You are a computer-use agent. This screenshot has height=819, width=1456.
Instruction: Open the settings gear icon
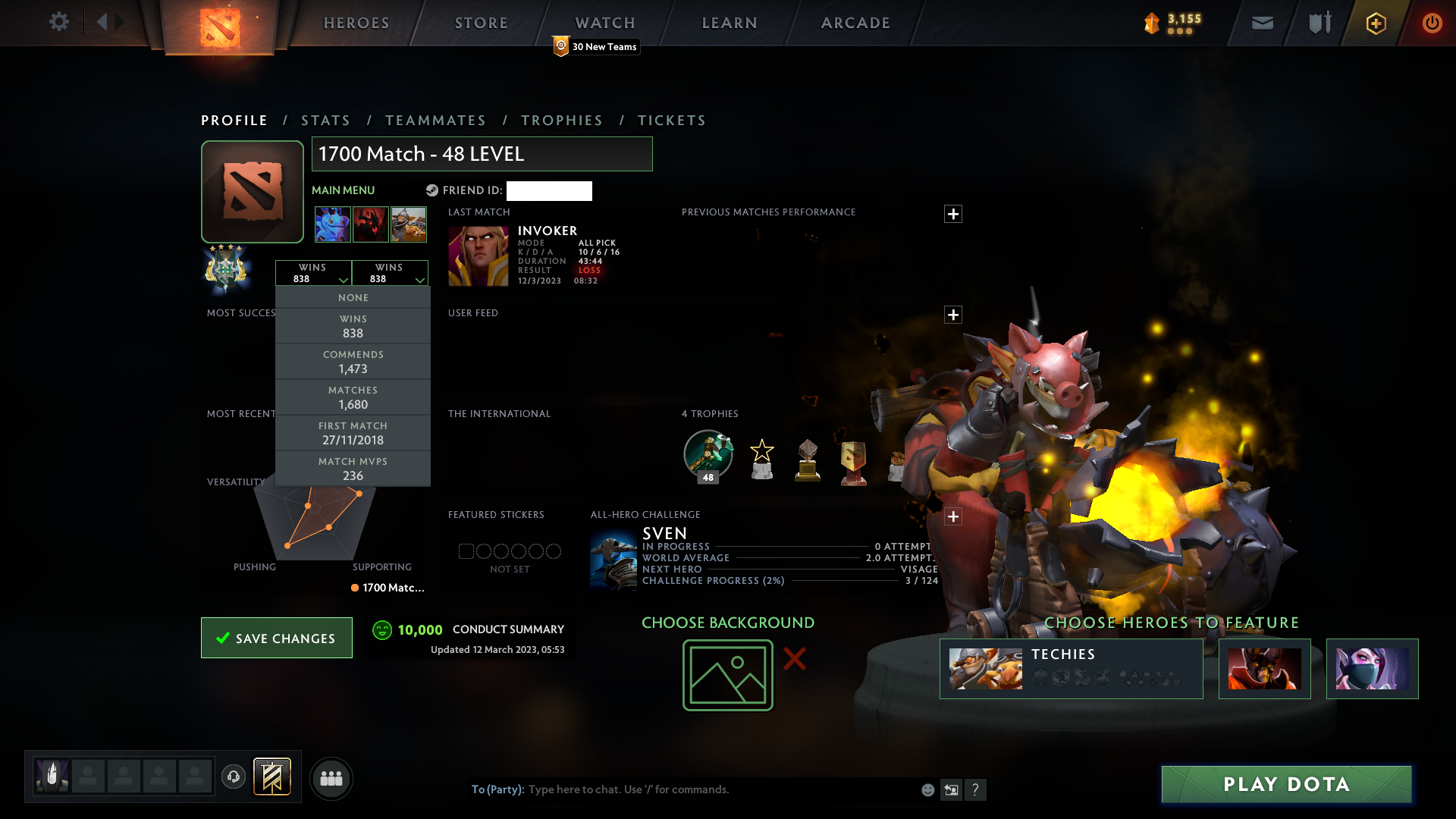(59, 22)
